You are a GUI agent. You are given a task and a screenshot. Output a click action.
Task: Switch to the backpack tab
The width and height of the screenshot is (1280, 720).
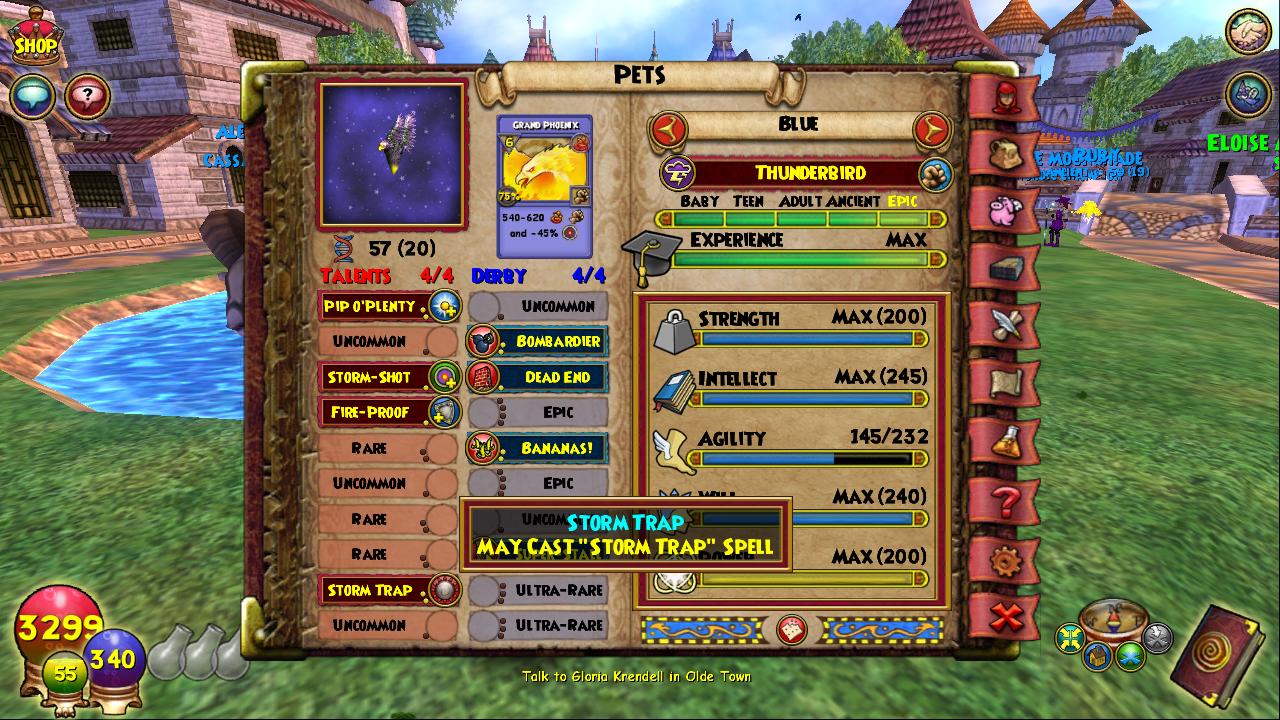(1003, 152)
